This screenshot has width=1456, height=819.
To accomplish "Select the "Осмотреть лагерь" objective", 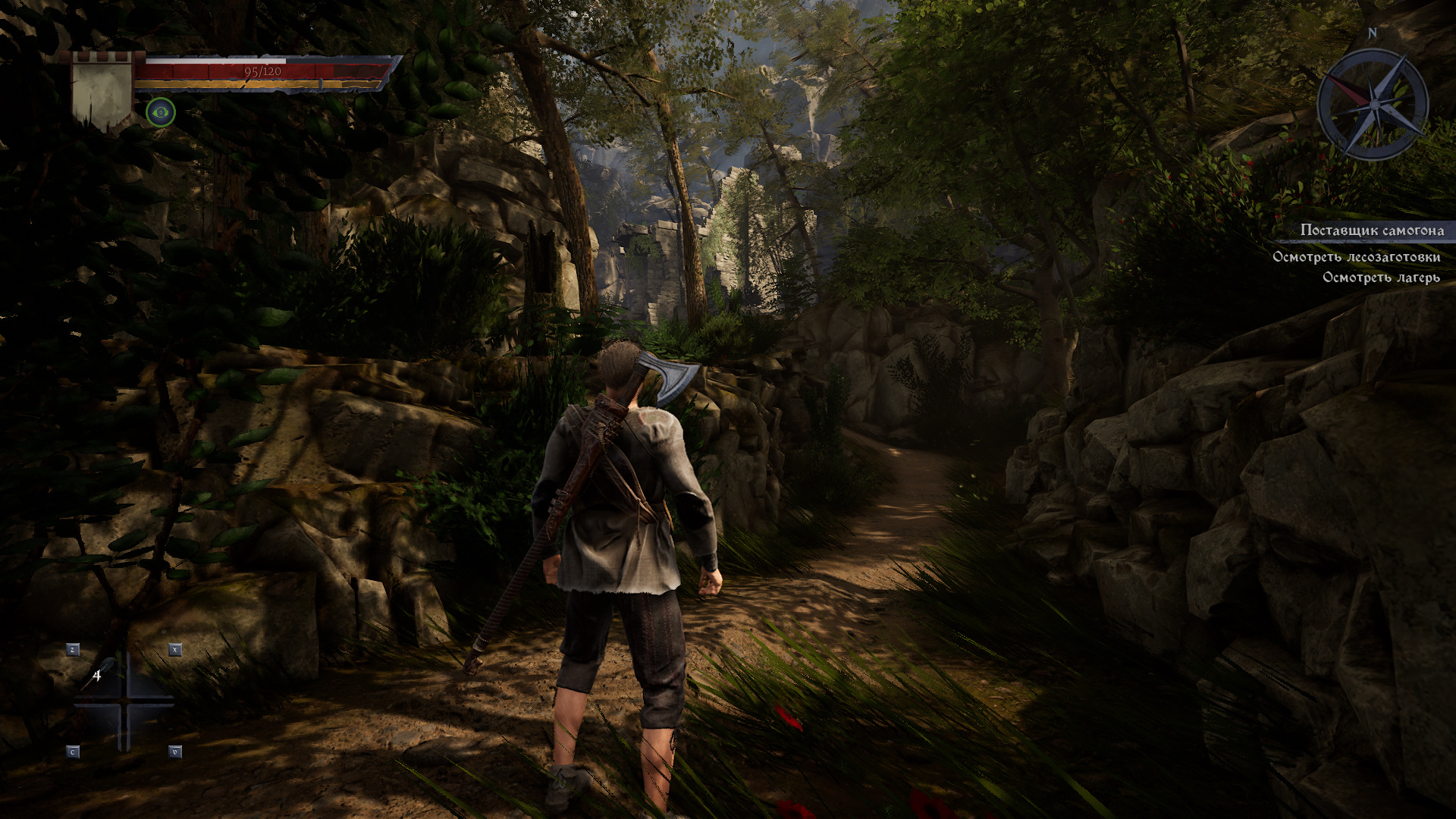I will tap(1380, 278).
